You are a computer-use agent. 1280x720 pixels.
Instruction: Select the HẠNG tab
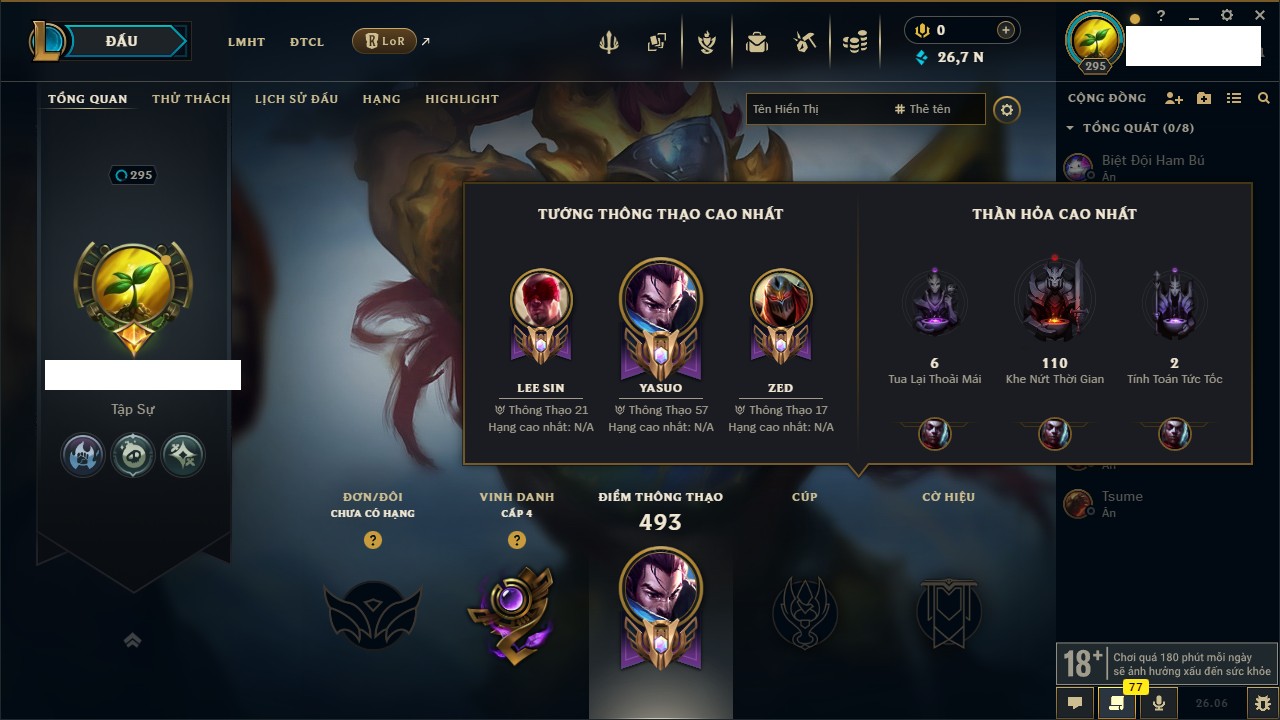tap(381, 99)
